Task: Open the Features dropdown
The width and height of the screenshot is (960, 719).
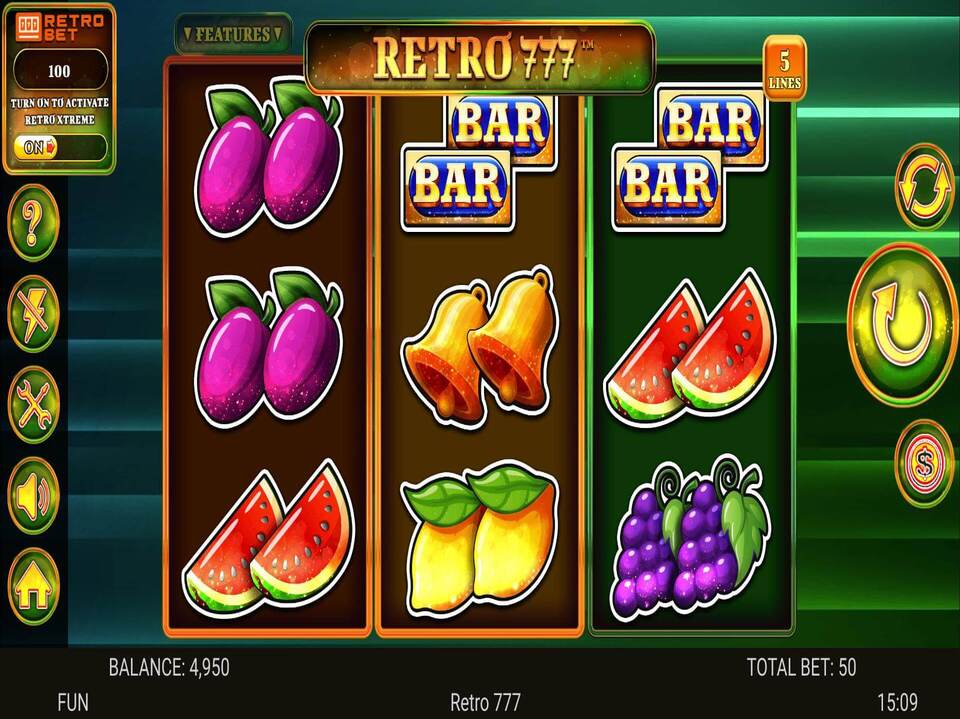Action: coord(233,34)
